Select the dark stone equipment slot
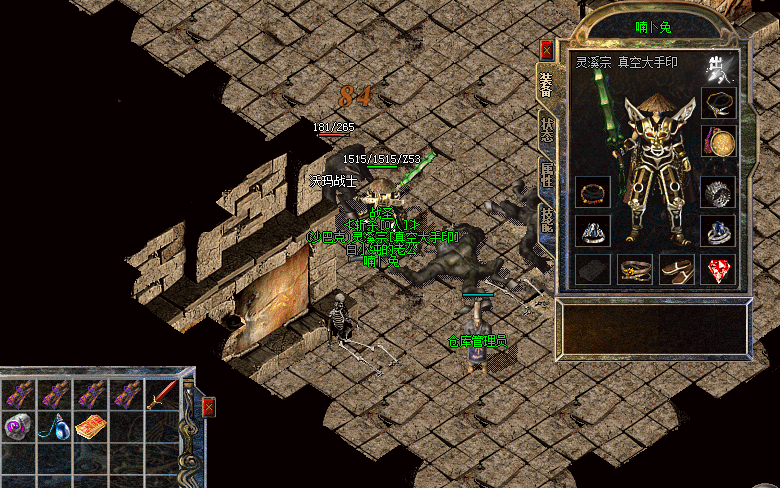780x488 pixels. [x=593, y=269]
